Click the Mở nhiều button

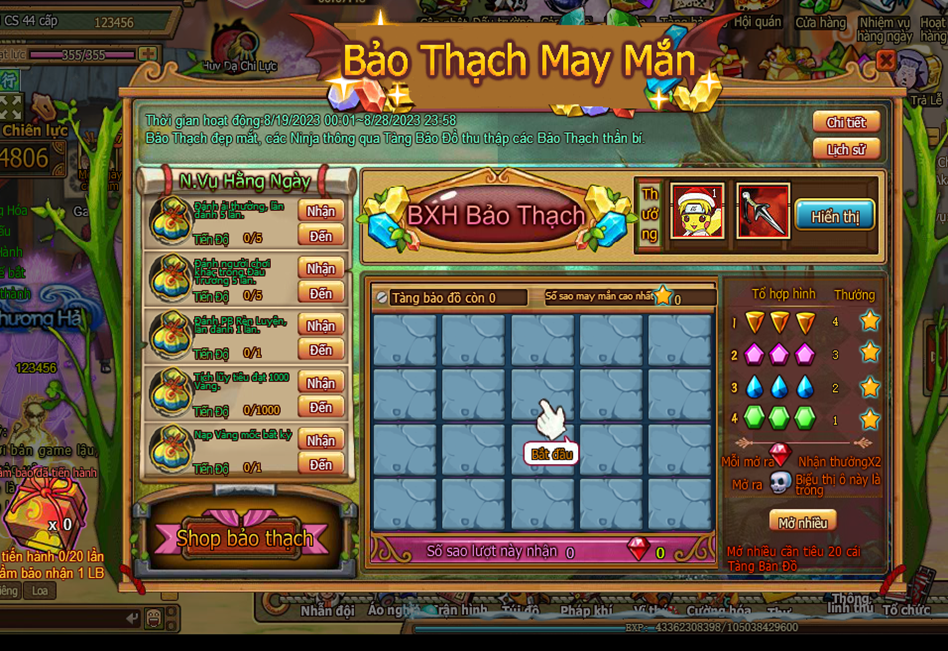point(802,521)
